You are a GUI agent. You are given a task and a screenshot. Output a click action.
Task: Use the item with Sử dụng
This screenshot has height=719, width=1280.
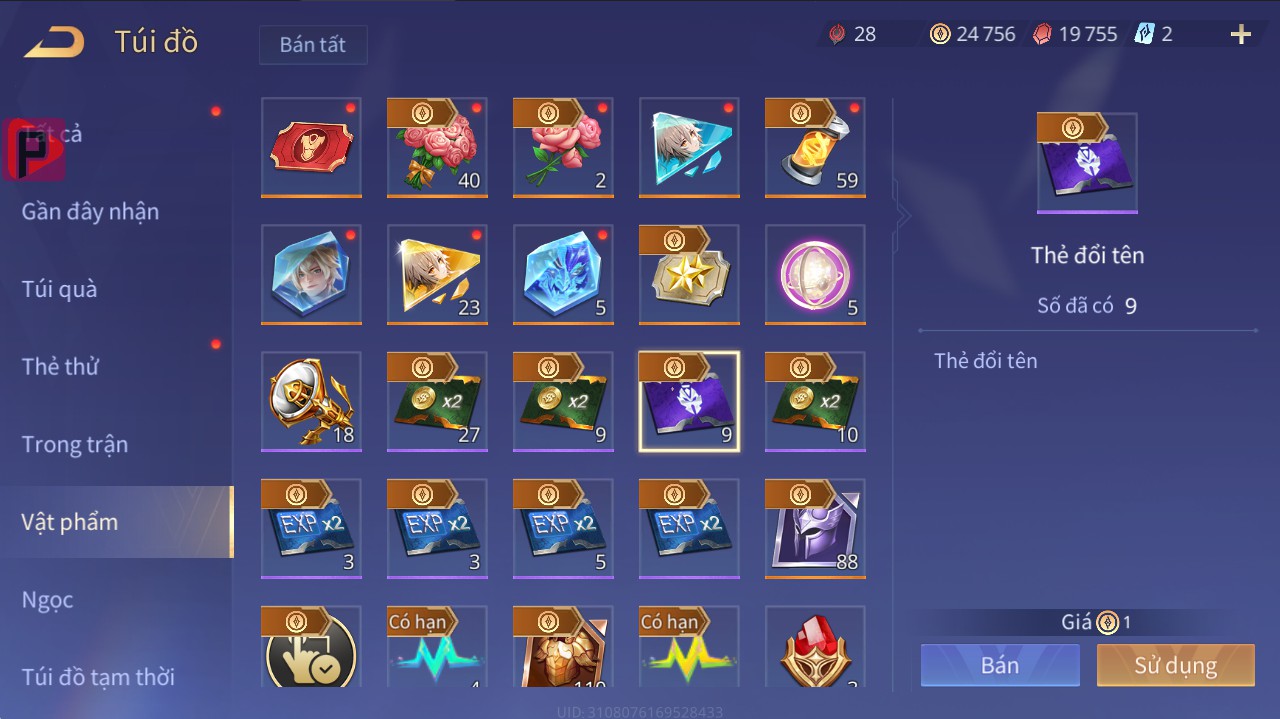(1175, 665)
